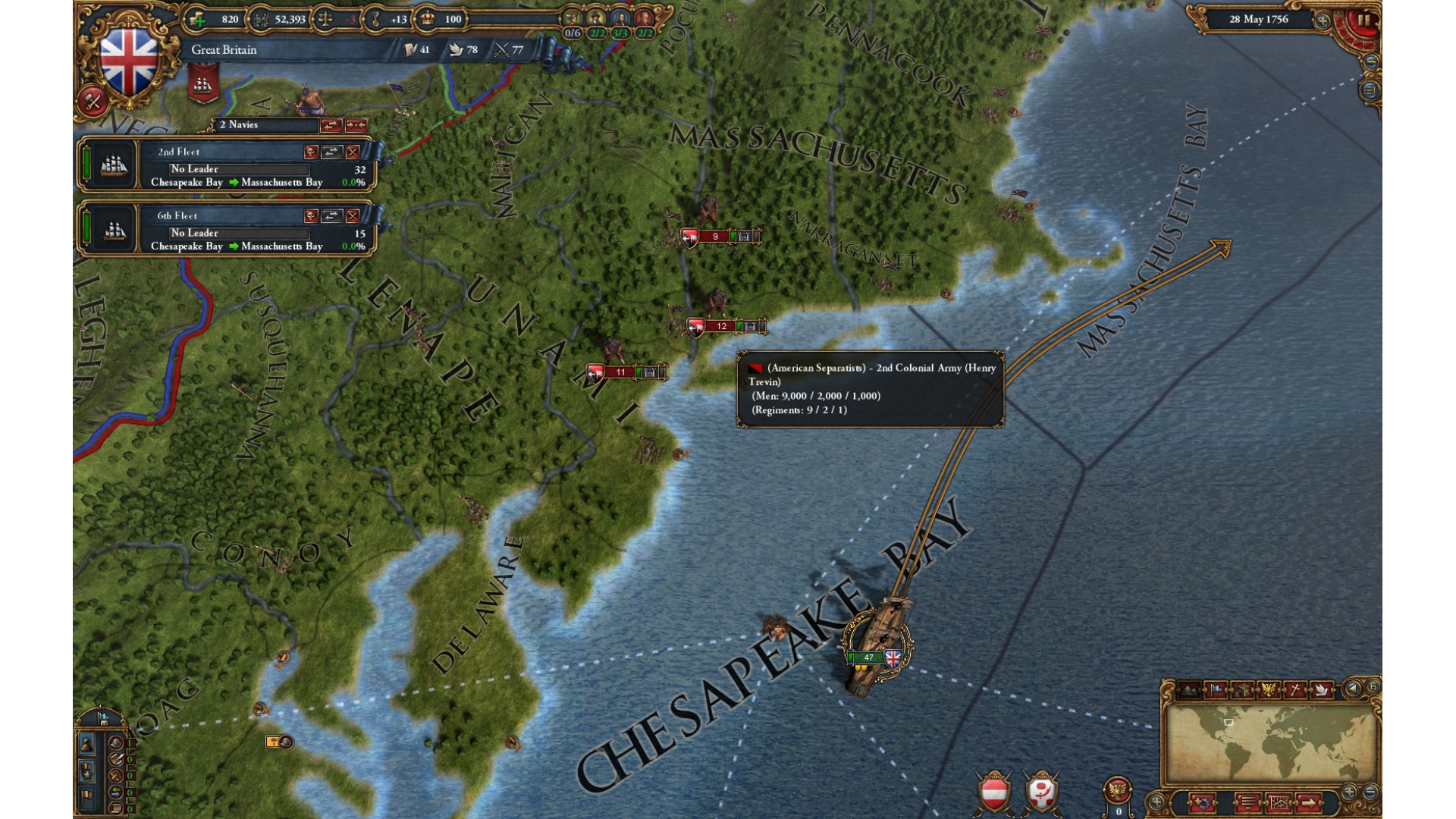
Task: Click the 6th Fleet skull button
Action: tap(311, 217)
